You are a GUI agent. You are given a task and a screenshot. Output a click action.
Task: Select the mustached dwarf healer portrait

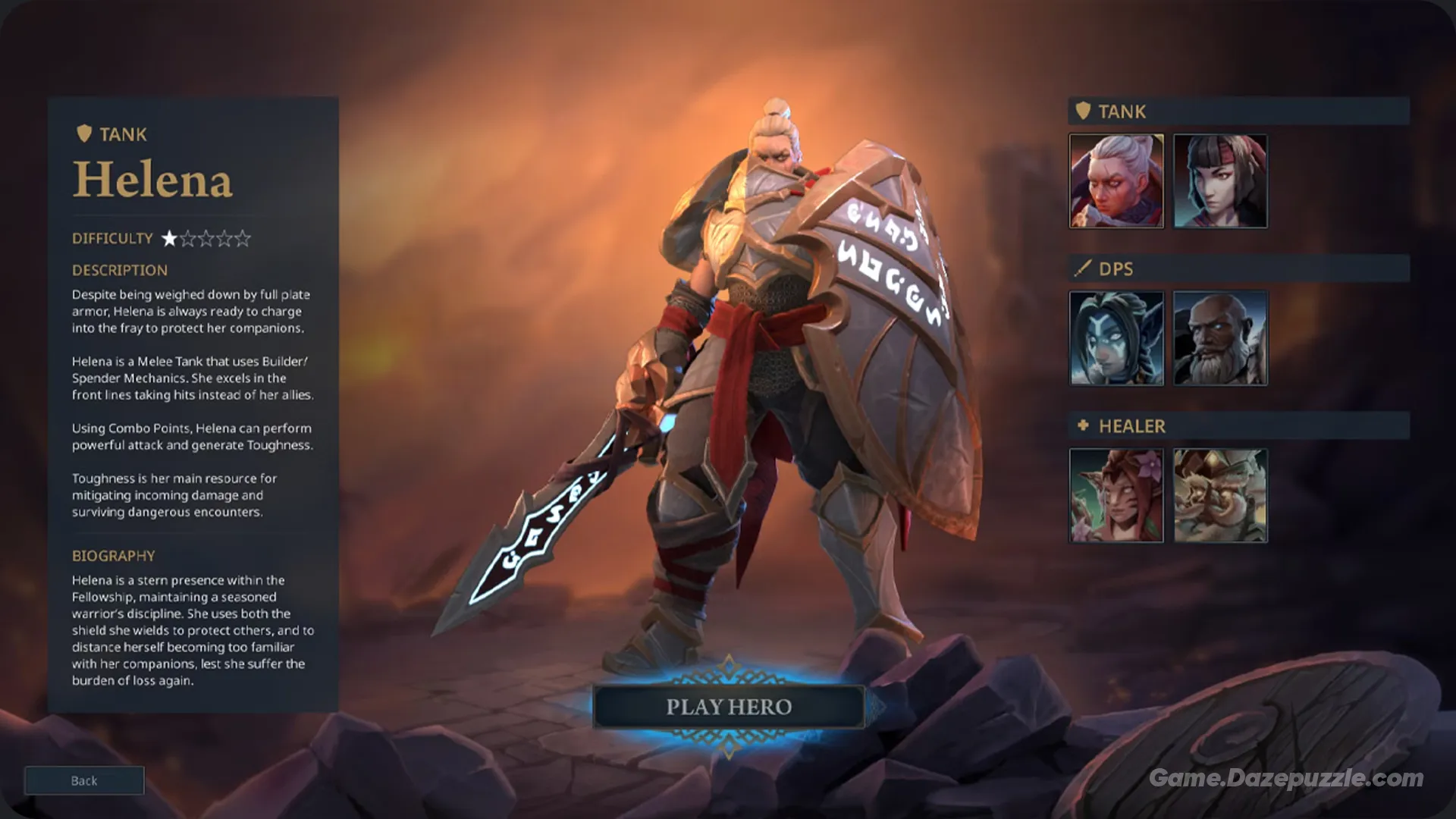(1220, 495)
